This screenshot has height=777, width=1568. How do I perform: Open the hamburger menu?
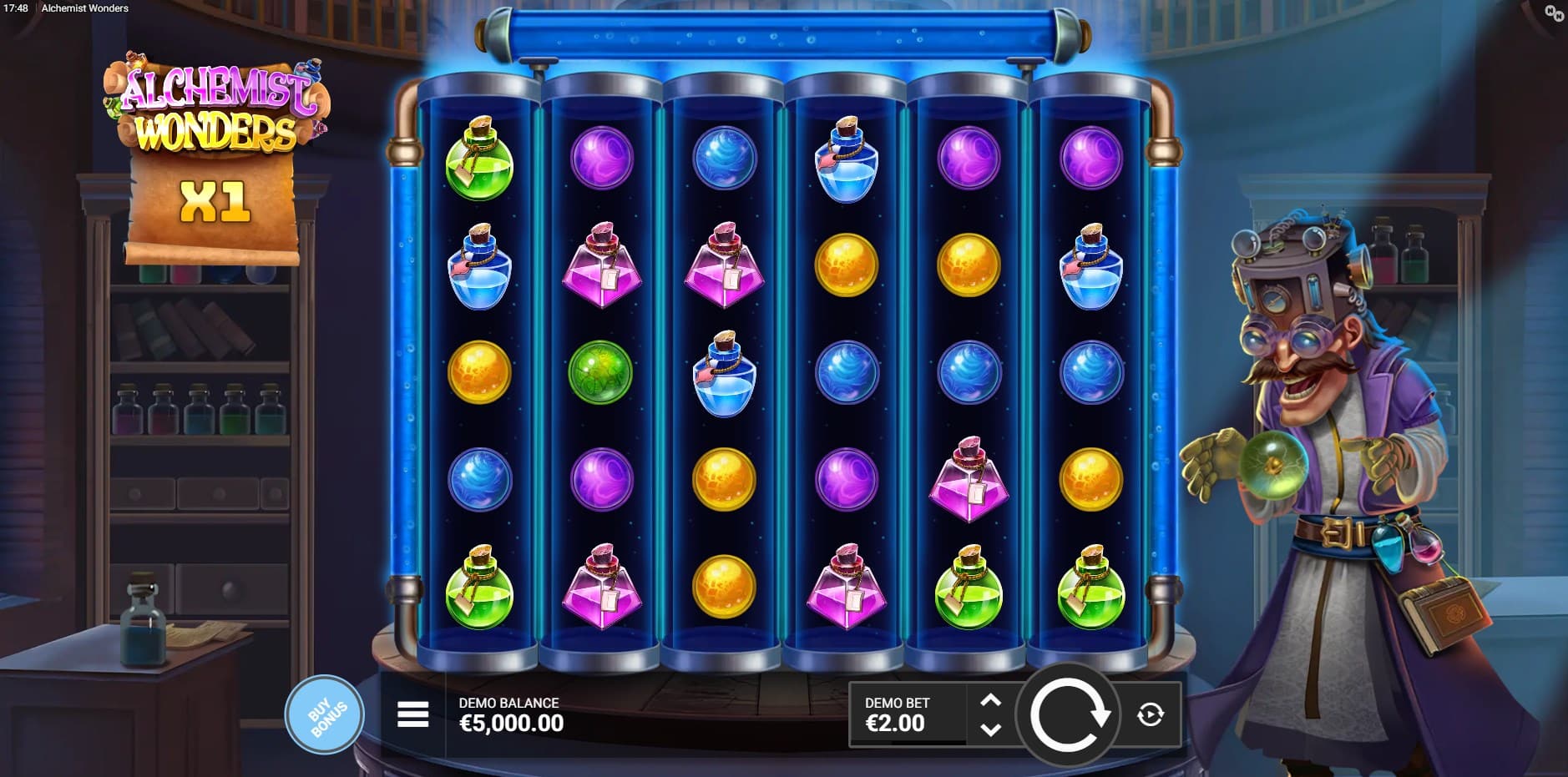click(412, 714)
